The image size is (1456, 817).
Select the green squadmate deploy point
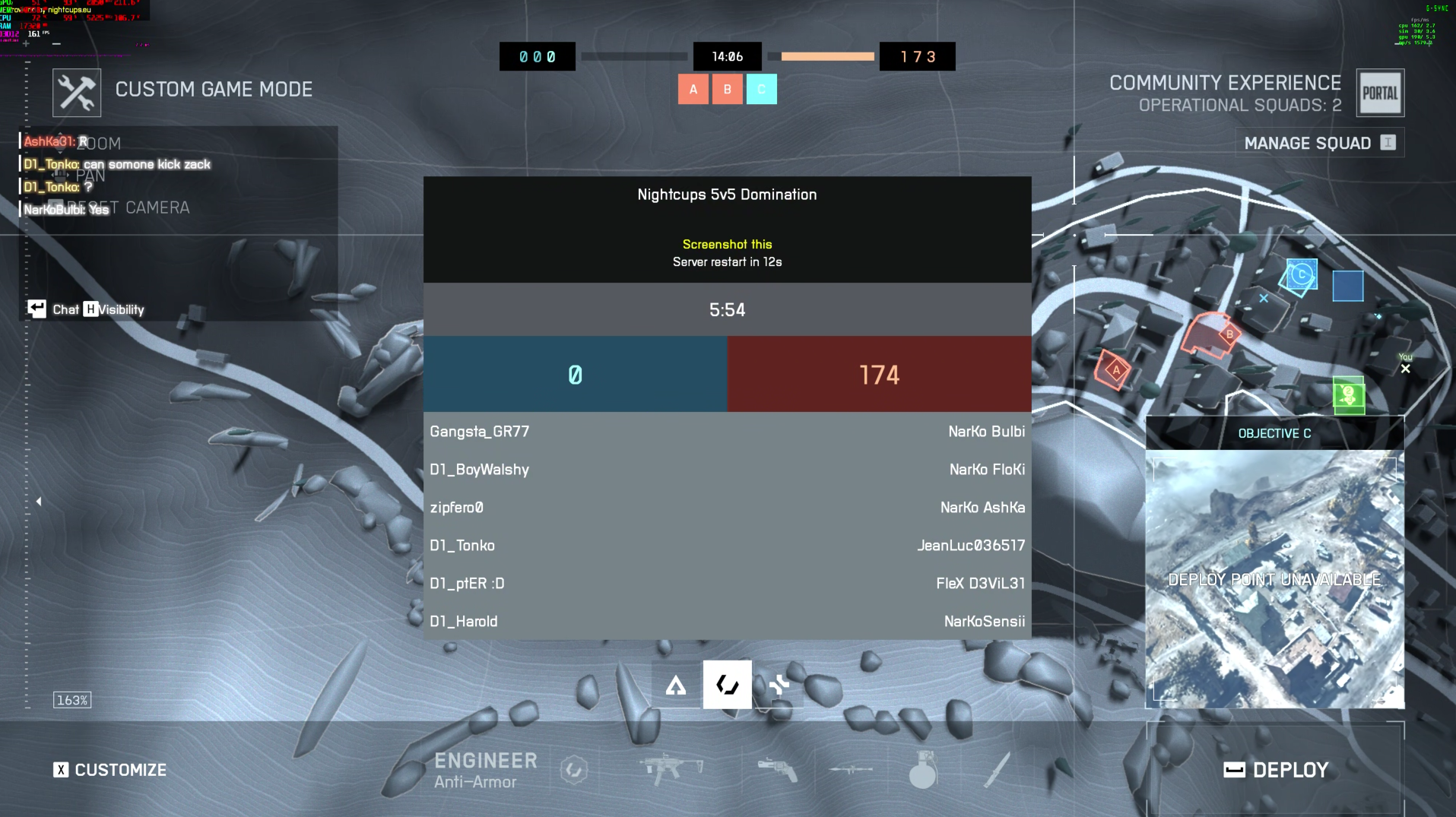(x=1349, y=395)
